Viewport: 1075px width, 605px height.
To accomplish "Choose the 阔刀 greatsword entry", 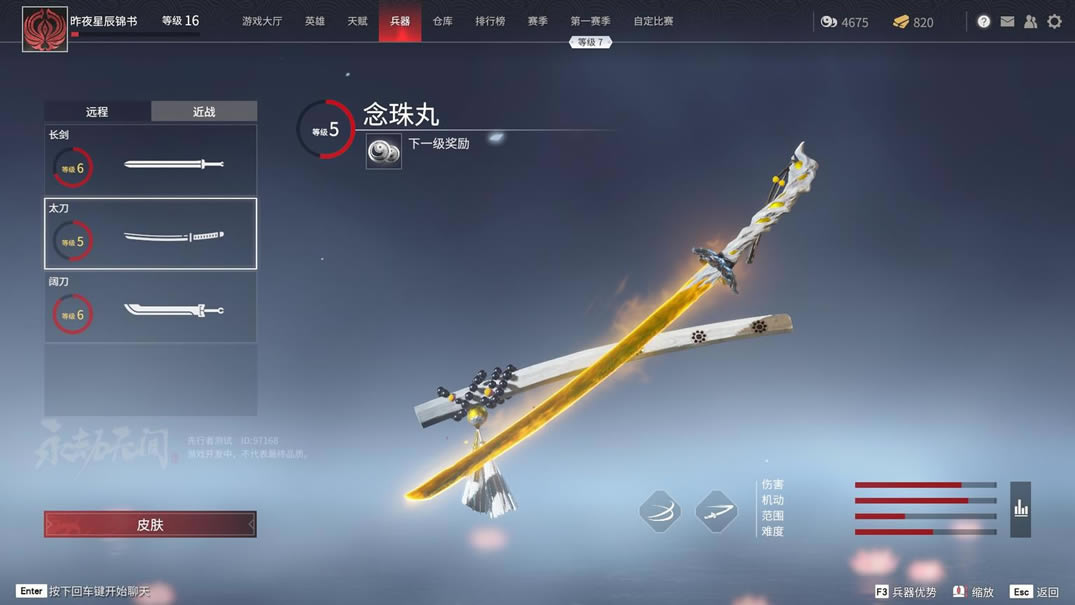I will click(150, 307).
